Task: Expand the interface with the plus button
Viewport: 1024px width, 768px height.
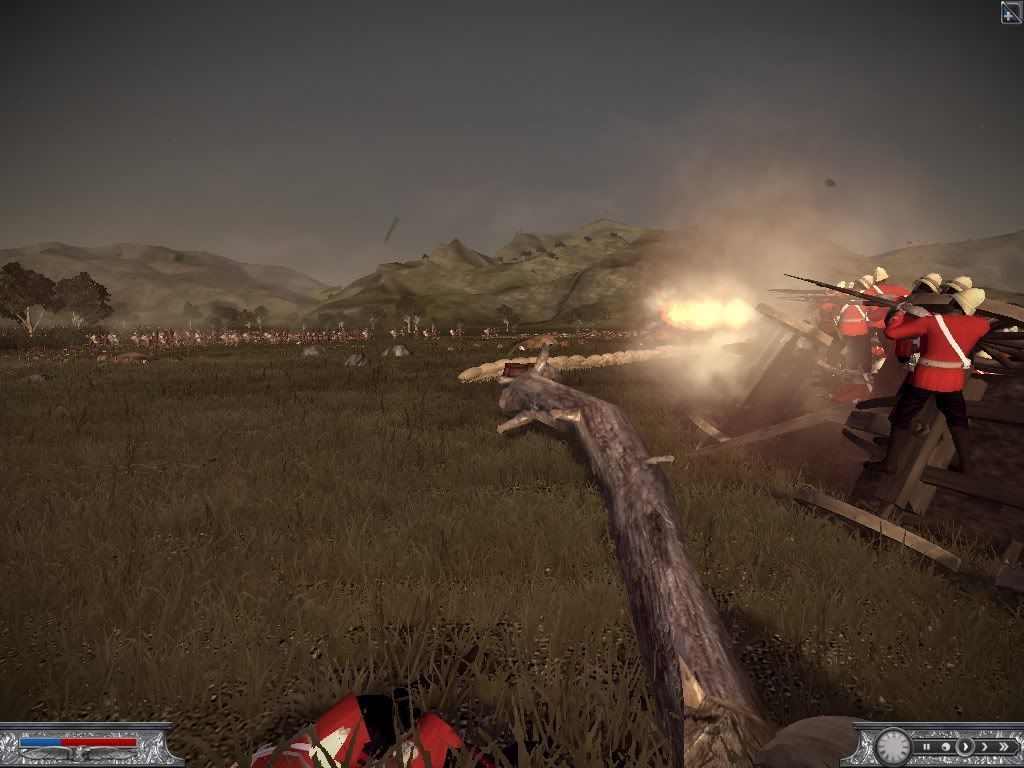Action: [x=1011, y=12]
